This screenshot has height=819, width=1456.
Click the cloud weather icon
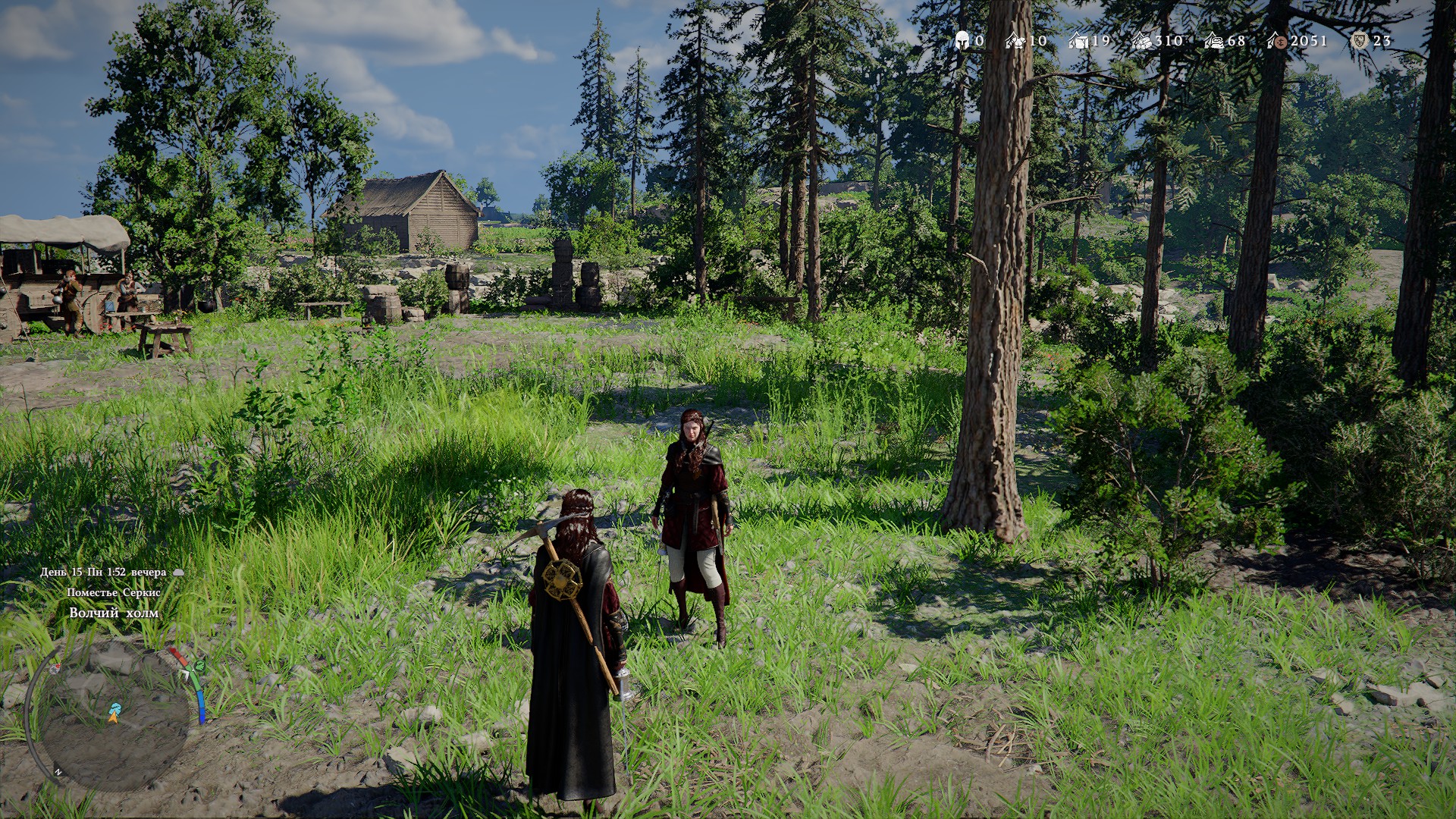(x=179, y=573)
